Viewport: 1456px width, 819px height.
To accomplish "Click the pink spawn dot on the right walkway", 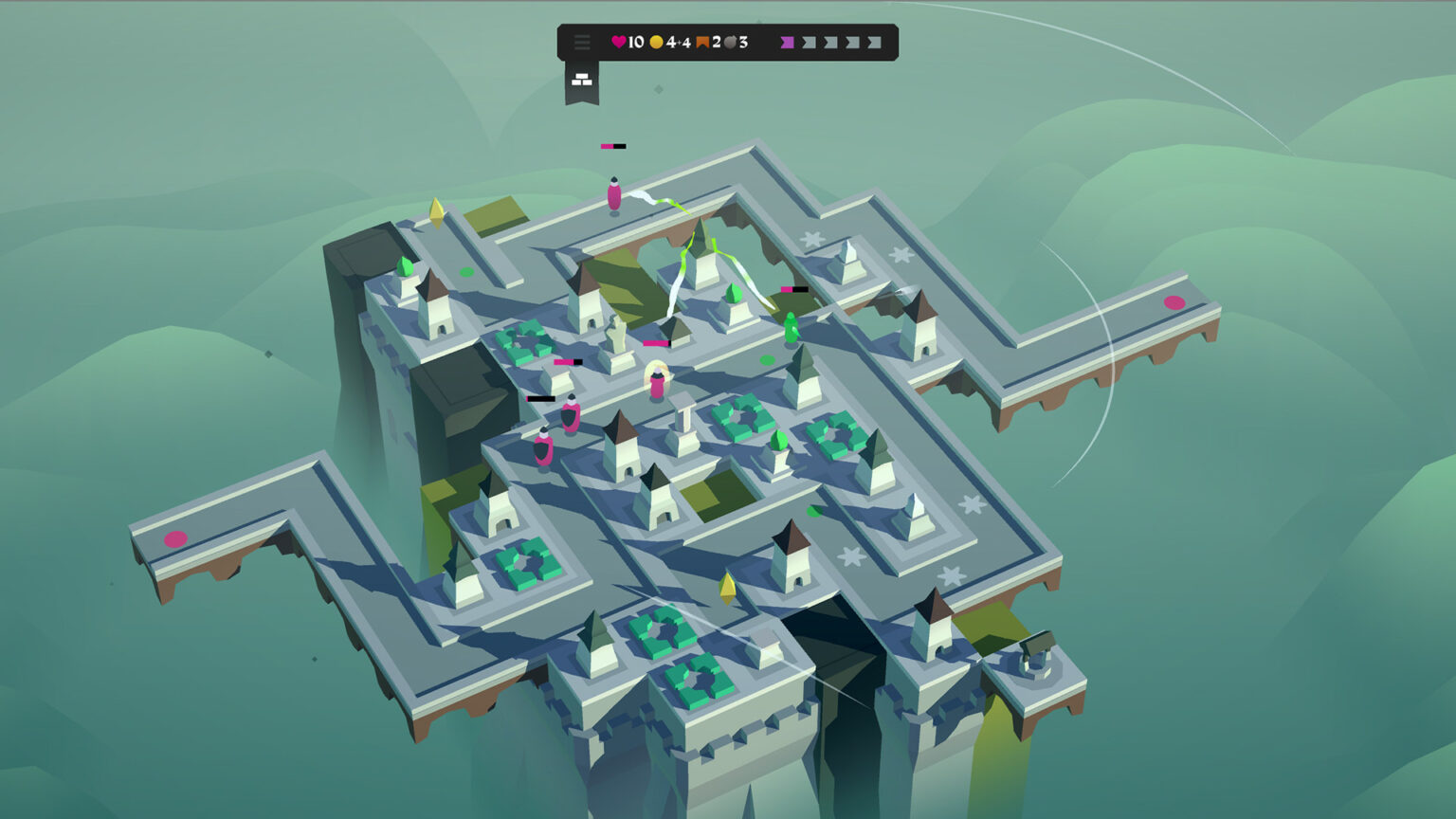I will click(x=1174, y=303).
